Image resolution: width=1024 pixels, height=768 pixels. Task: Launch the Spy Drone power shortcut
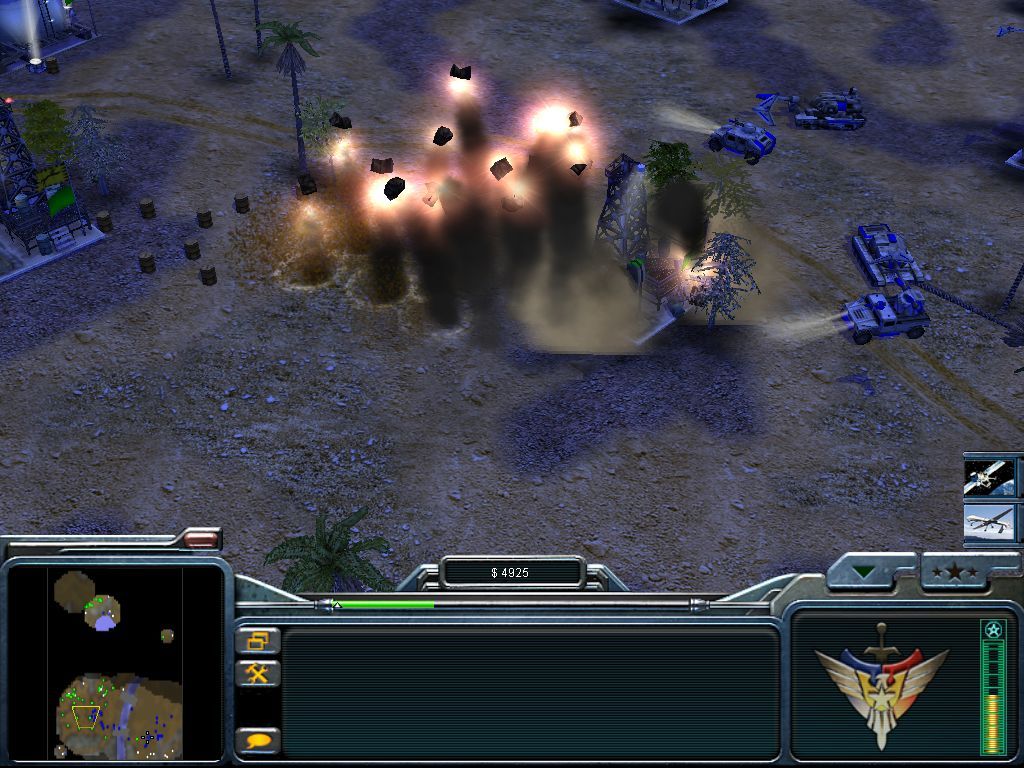click(989, 523)
